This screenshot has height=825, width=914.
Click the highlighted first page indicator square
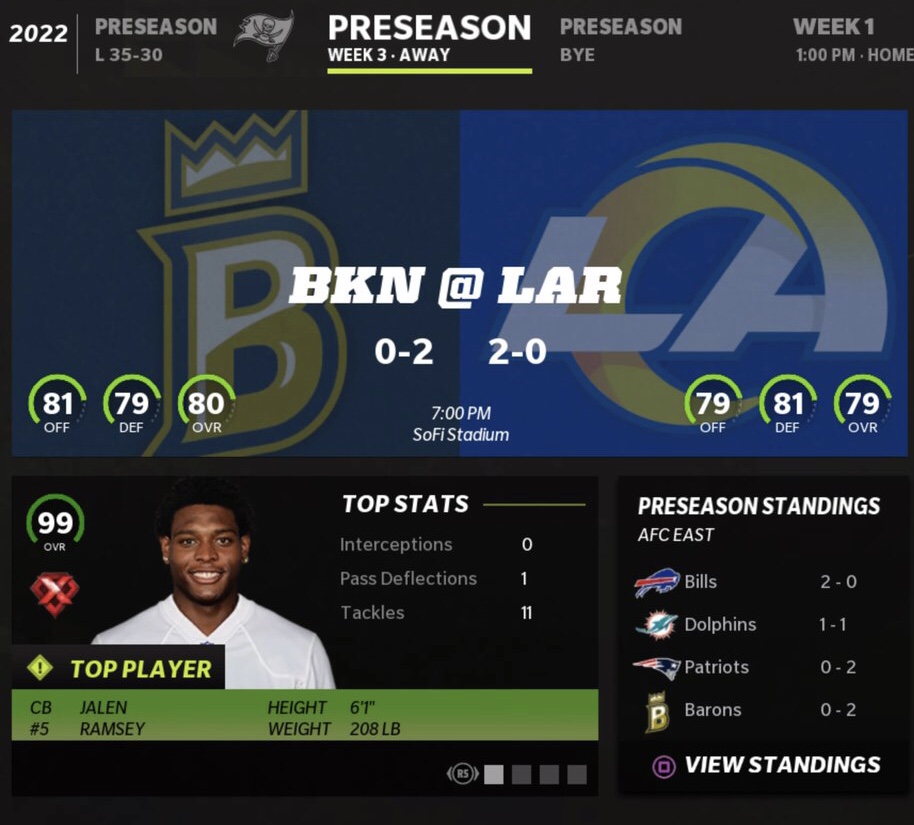[494, 774]
